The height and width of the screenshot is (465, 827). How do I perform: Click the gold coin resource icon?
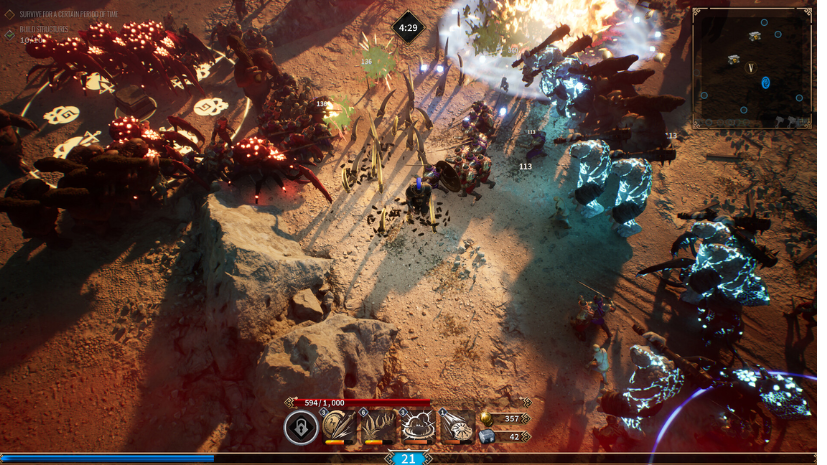(x=487, y=418)
